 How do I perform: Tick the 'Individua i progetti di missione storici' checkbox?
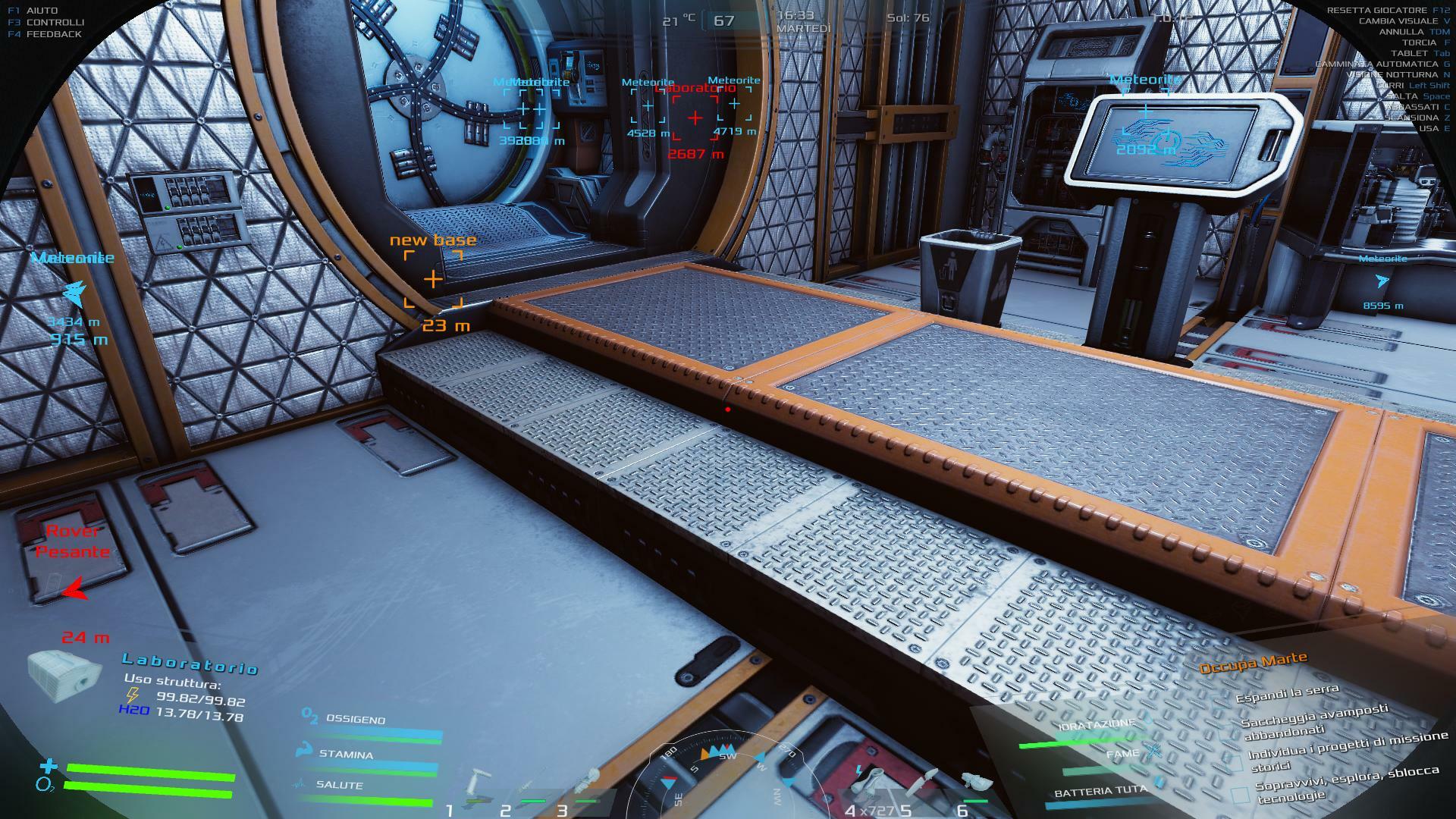pyautogui.click(x=1235, y=763)
